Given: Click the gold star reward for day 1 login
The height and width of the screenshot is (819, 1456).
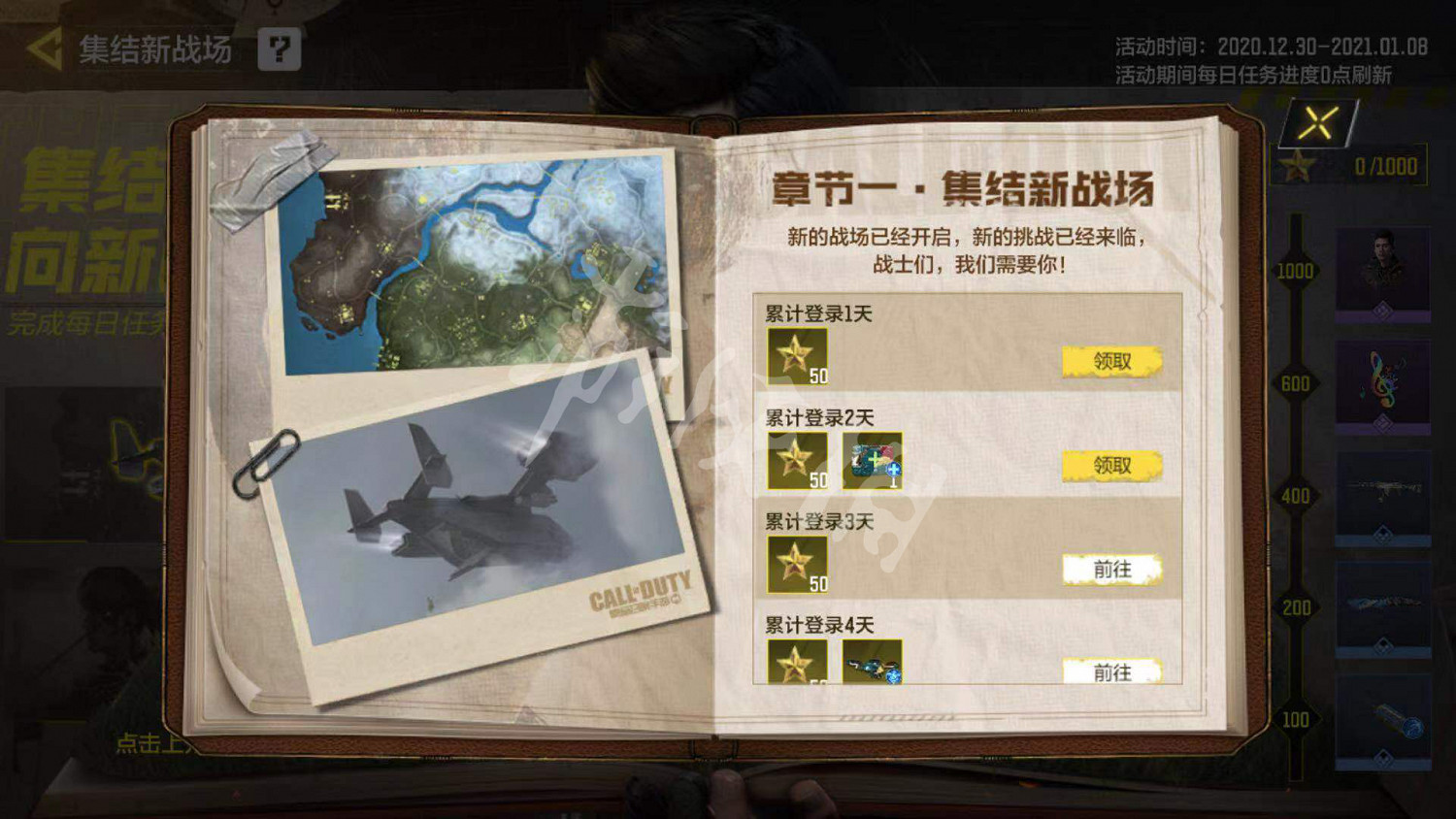Looking at the screenshot, I should [799, 356].
